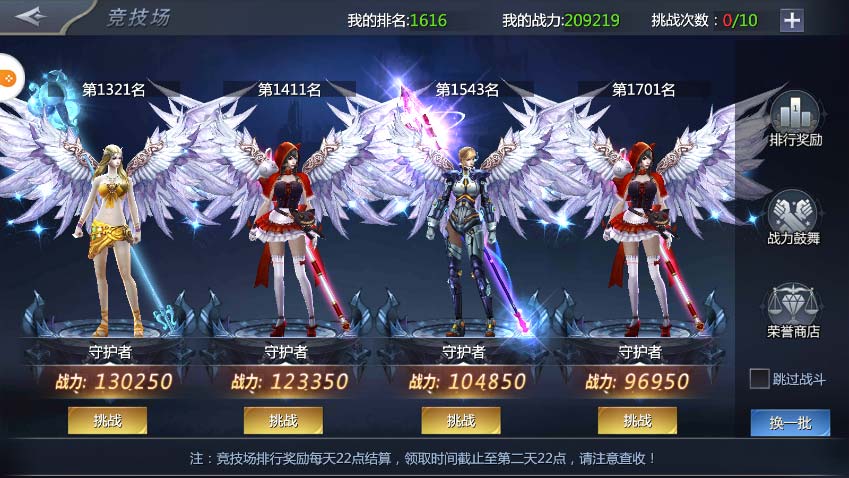Challenge the rank 1543 guardian
This screenshot has height=478, width=849.
[460, 420]
